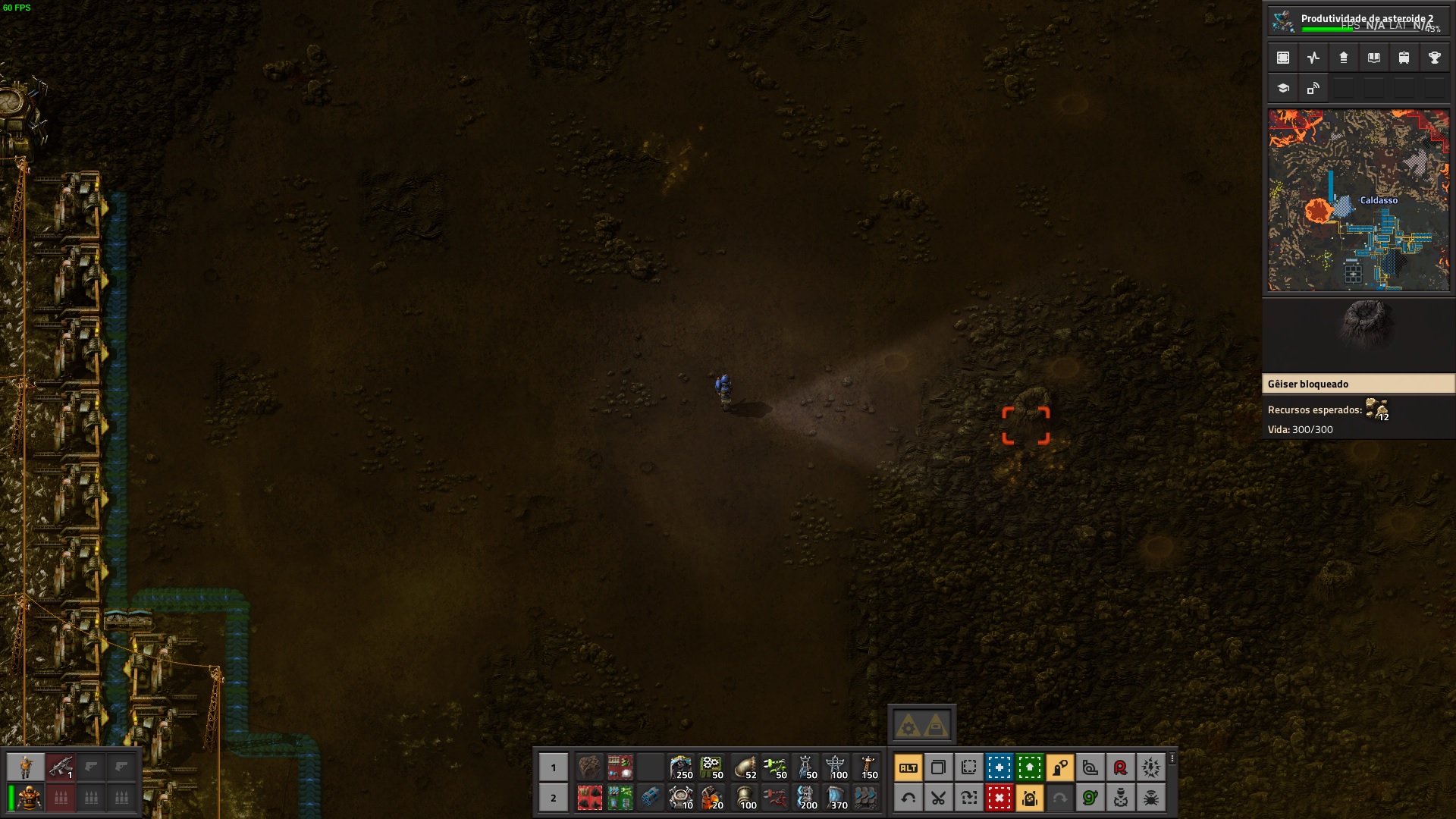
Task: Pick the big electric pole stack of 100
Action: (x=836, y=767)
